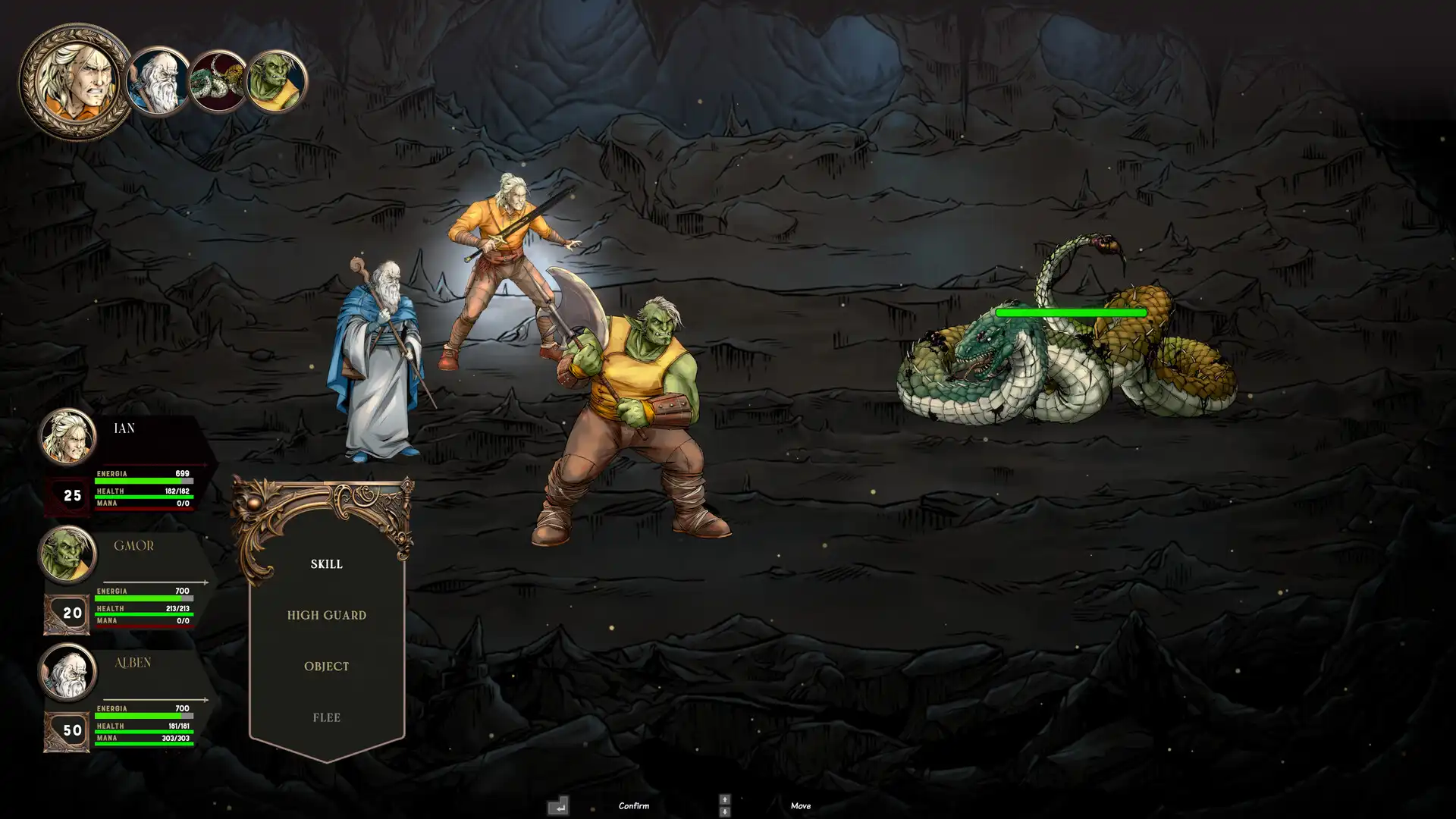Select Ian's portrait in the top party bar
1456x819 pixels.
[x=76, y=76]
